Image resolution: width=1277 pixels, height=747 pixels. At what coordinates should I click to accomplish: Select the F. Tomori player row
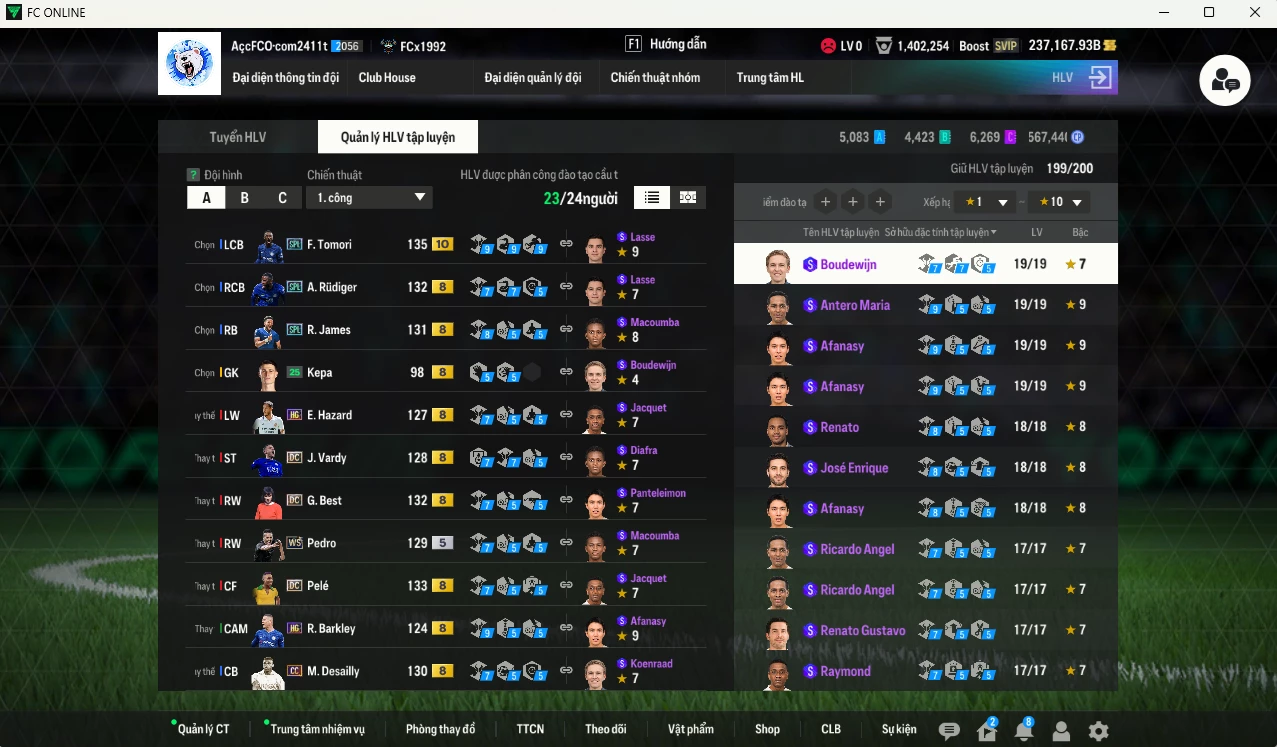328,245
